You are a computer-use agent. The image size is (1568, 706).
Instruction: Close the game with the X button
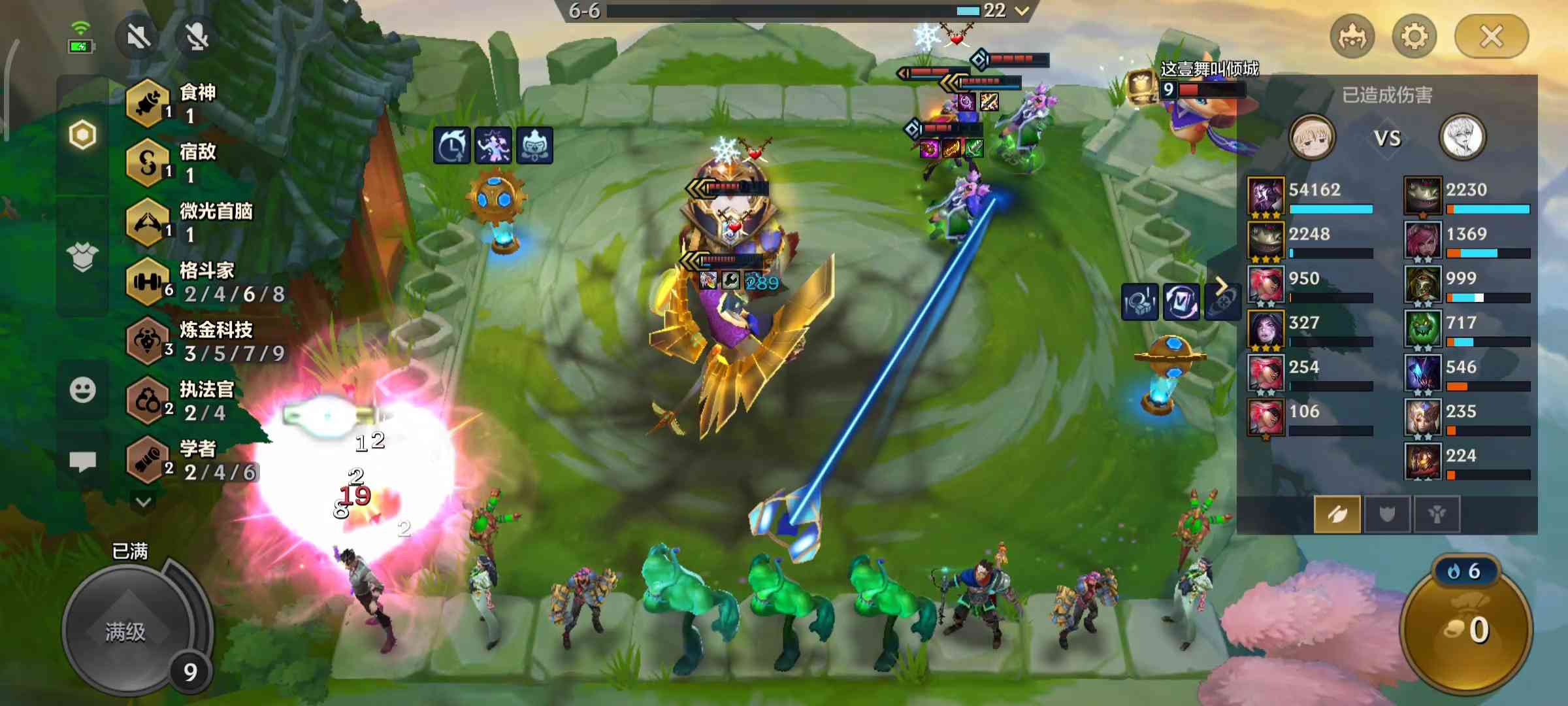pos(1491,37)
